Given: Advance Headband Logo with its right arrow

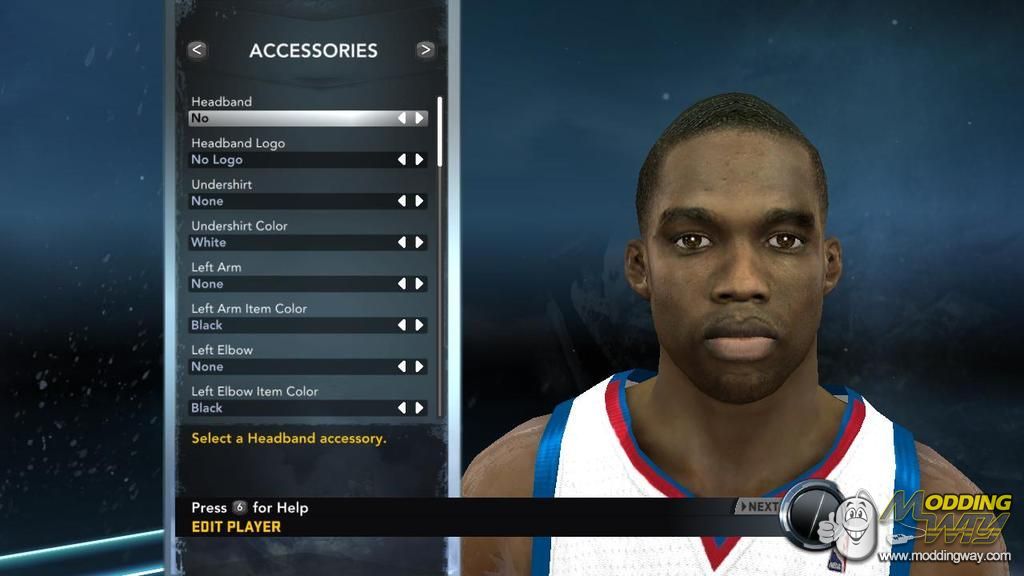Looking at the screenshot, I should click(420, 160).
